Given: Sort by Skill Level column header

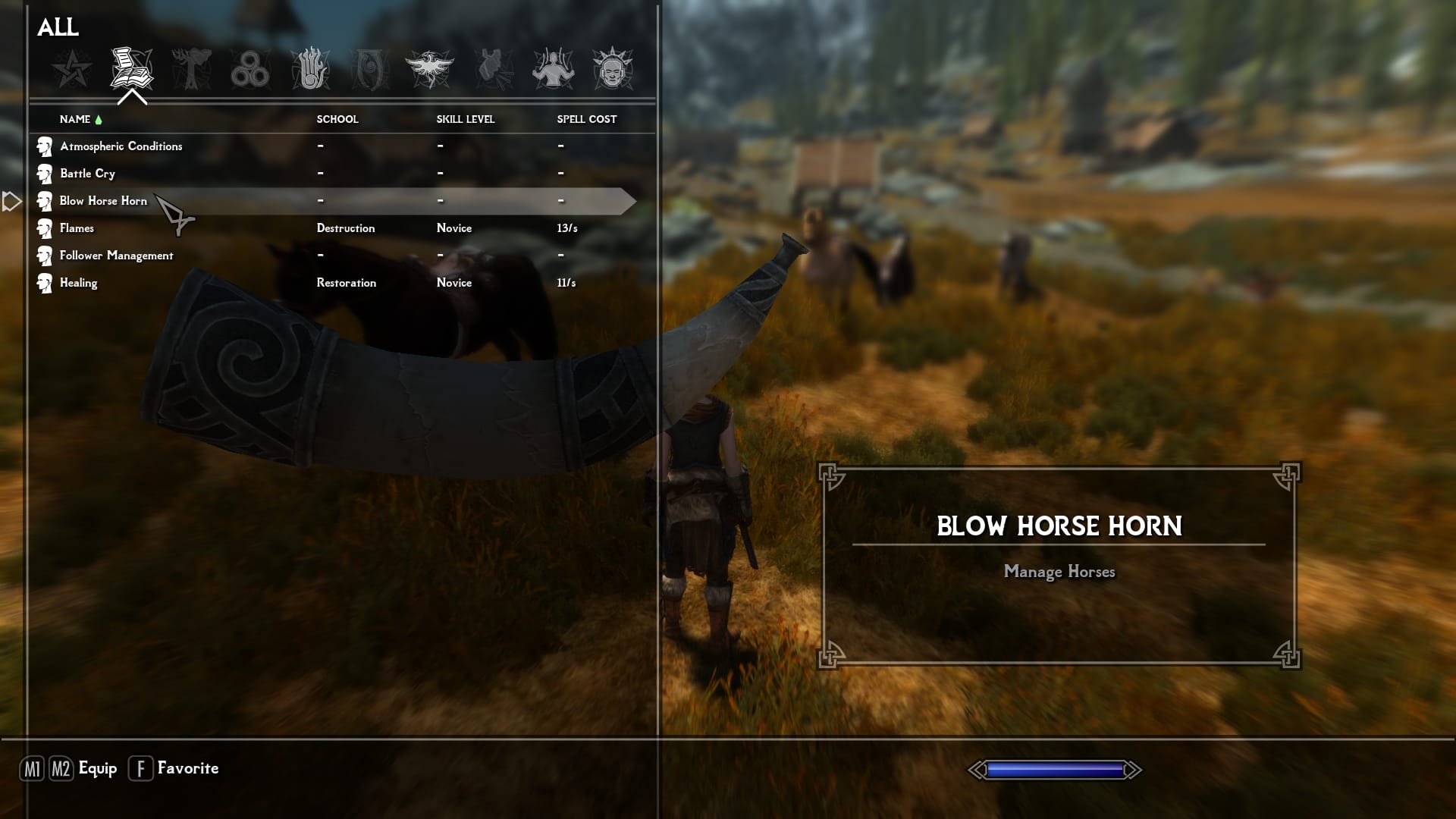Looking at the screenshot, I should (x=465, y=119).
